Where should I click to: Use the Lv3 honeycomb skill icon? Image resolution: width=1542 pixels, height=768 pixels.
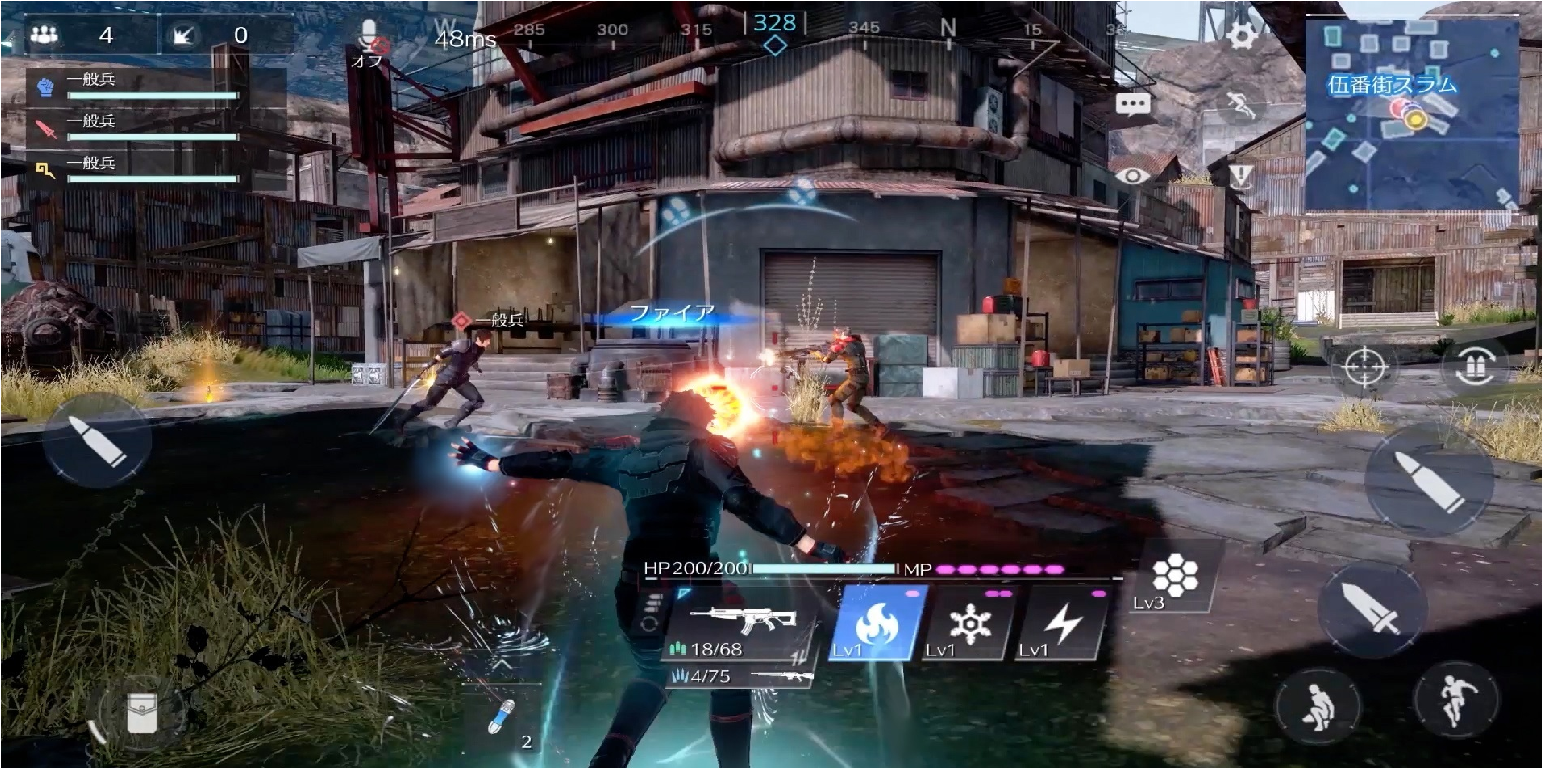(x=1176, y=577)
